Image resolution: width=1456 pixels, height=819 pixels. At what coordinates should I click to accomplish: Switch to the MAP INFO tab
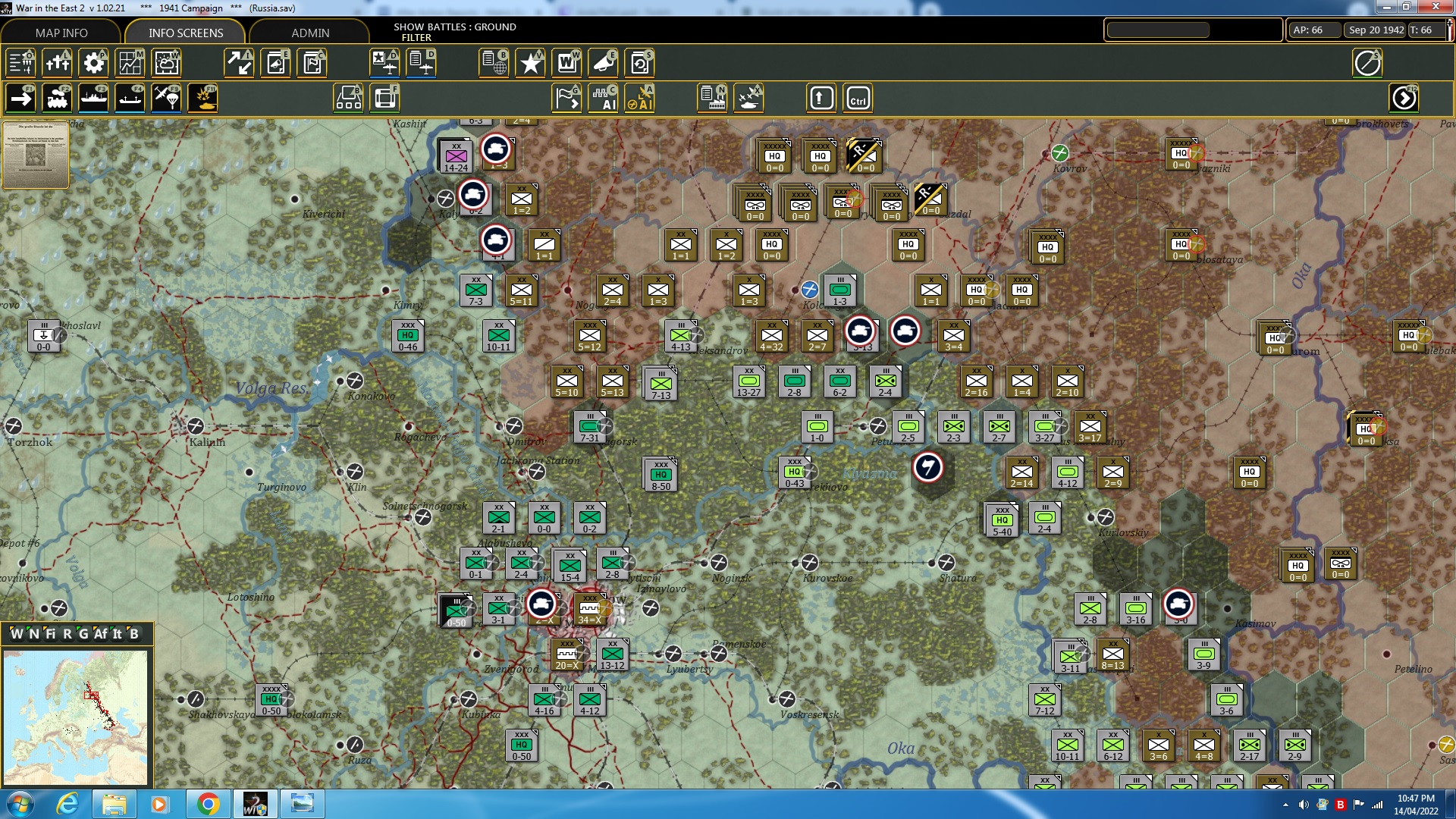61,33
